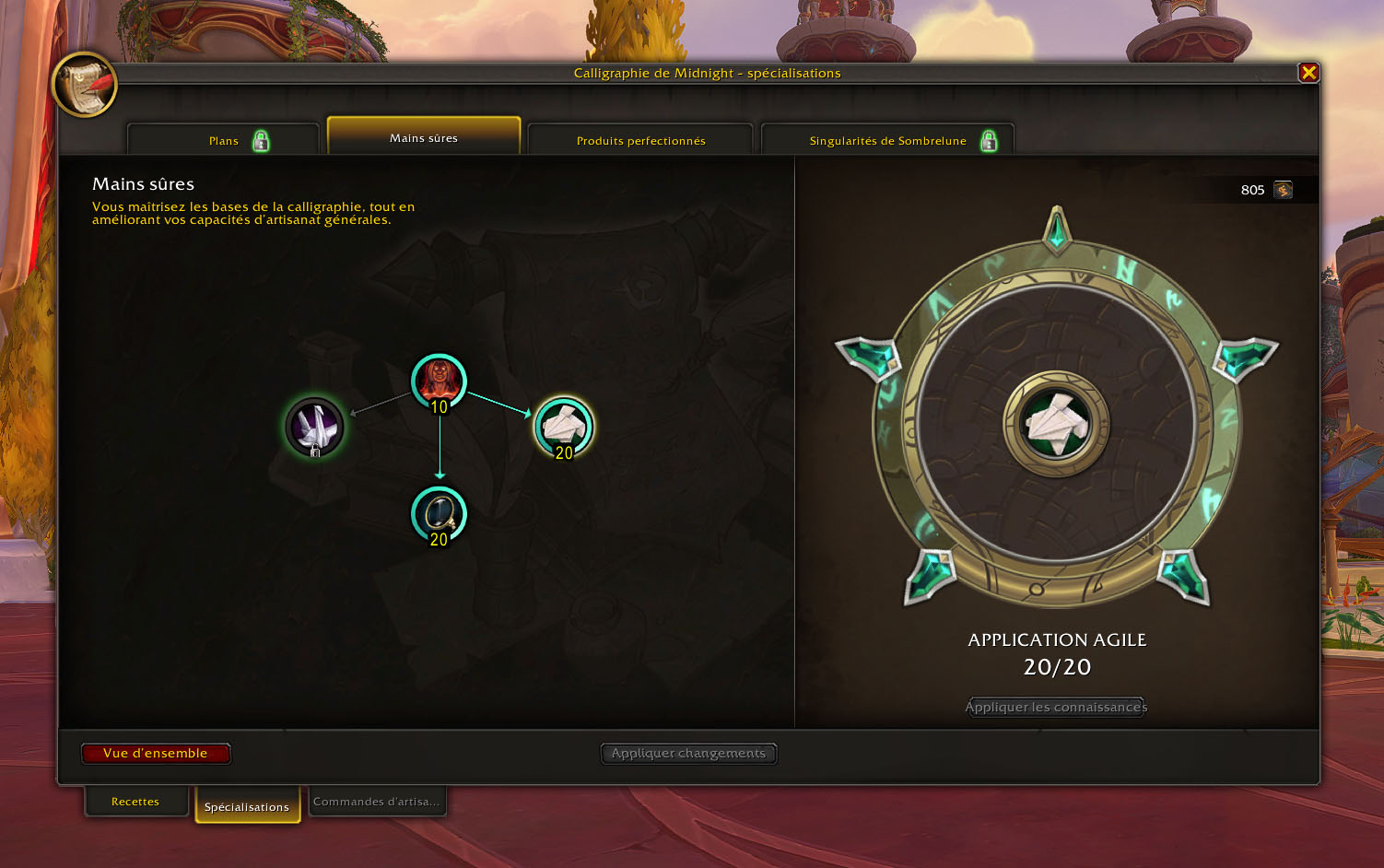
Task: Choose the white paper node with 20
Action: point(564,427)
